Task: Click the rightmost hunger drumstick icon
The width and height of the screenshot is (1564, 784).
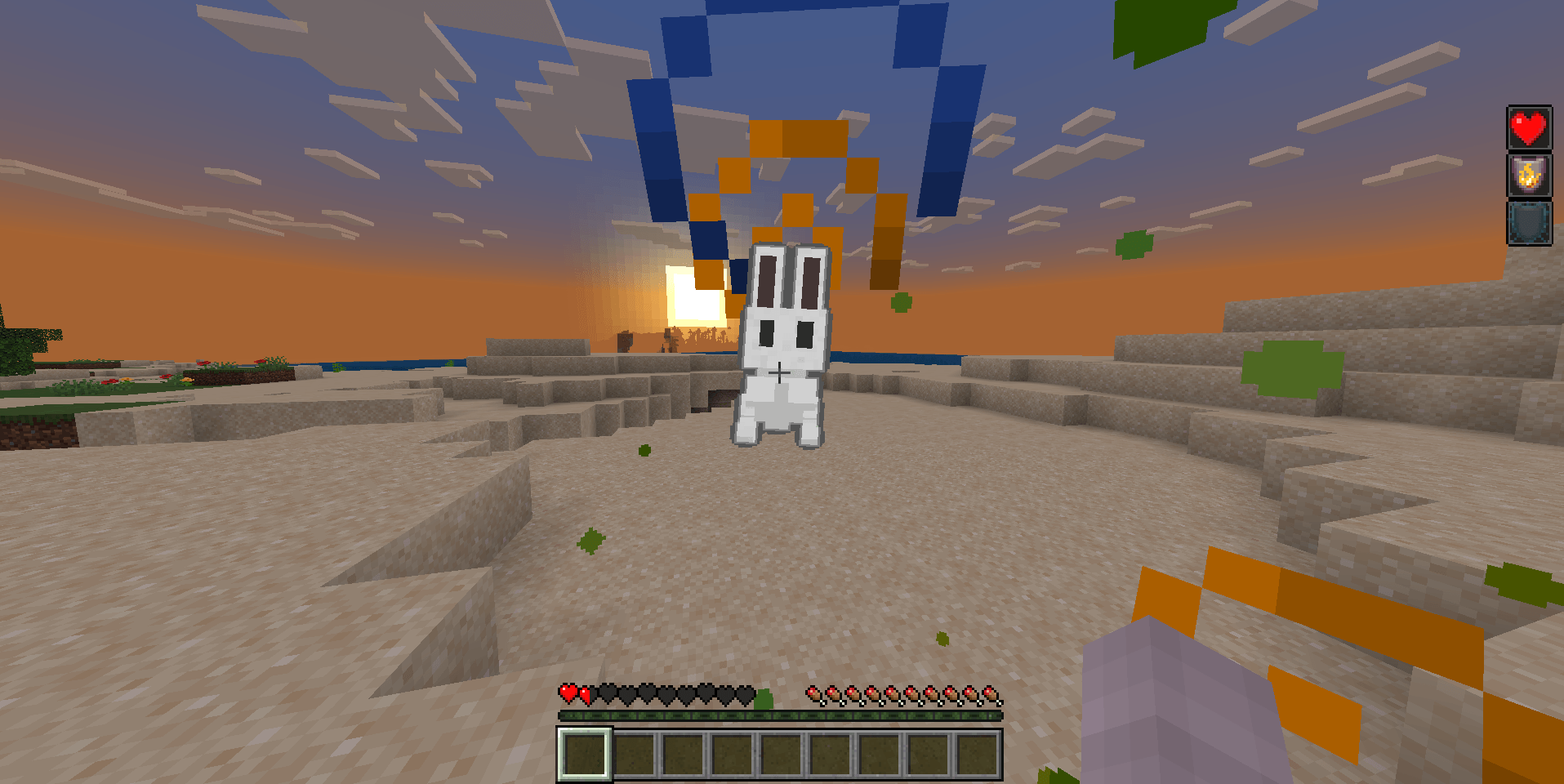Action: tap(995, 693)
